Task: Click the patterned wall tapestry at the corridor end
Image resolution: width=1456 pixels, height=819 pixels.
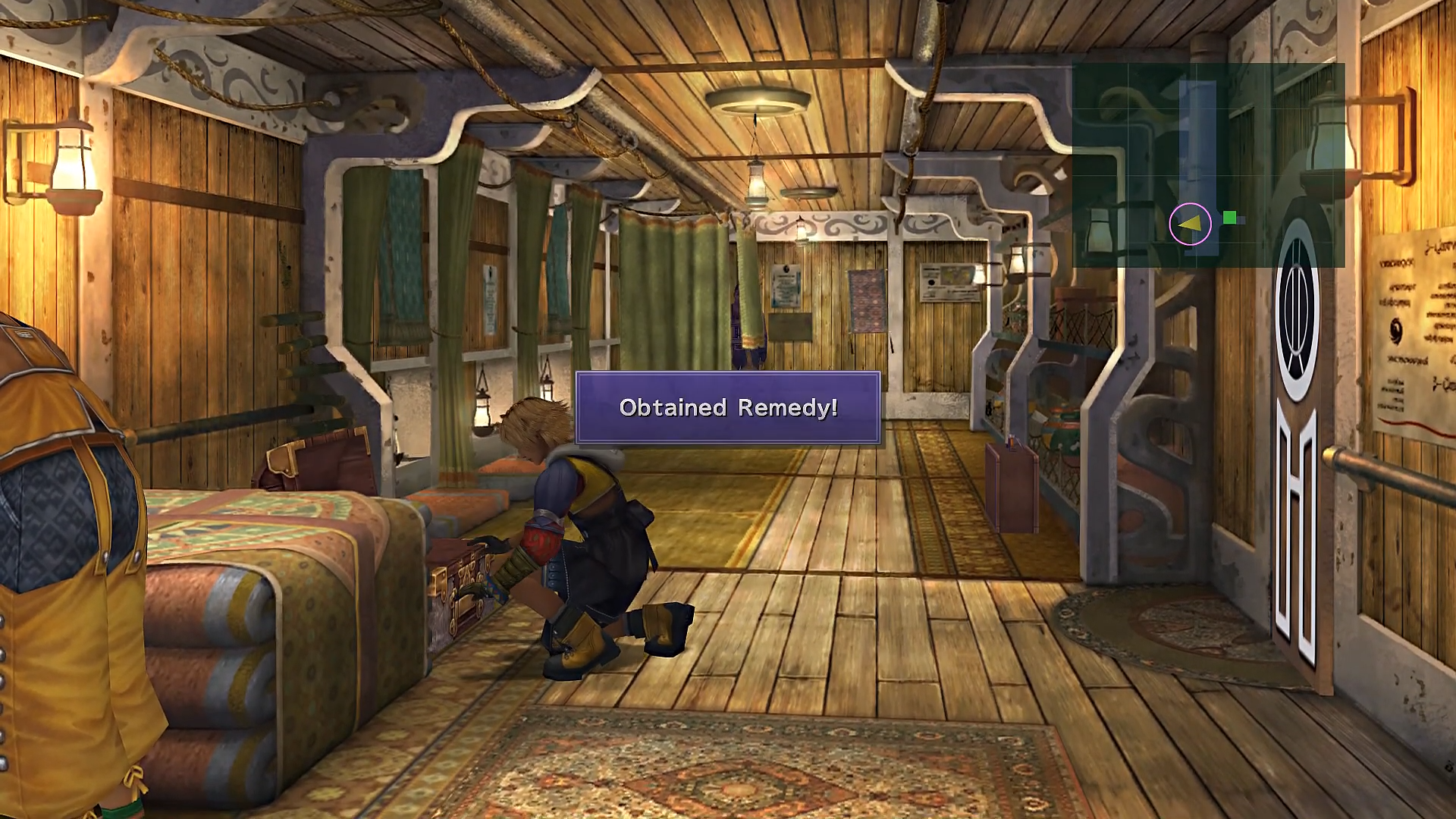Action: [x=868, y=301]
